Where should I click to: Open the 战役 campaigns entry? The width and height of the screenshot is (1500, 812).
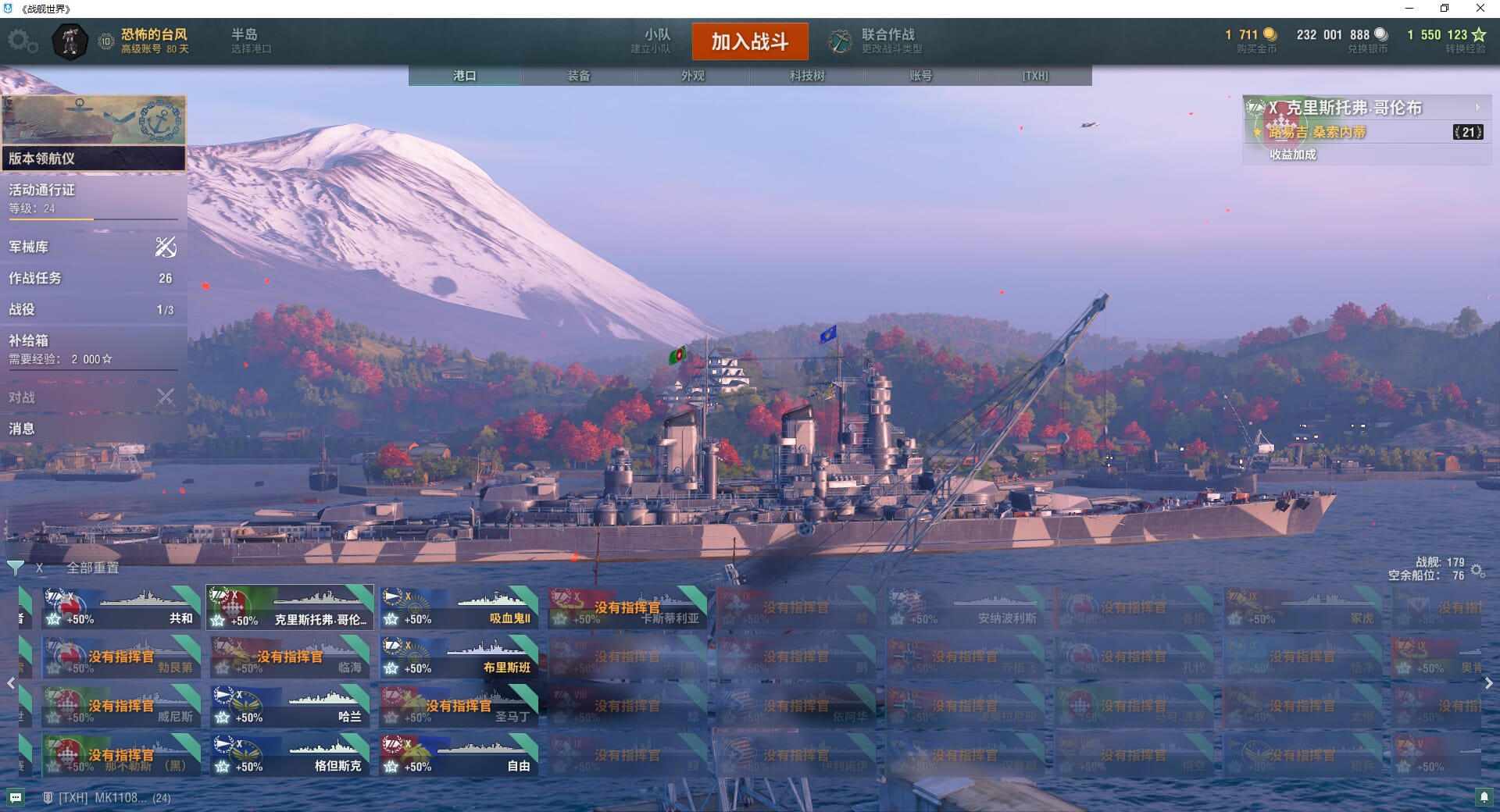(92, 310)
